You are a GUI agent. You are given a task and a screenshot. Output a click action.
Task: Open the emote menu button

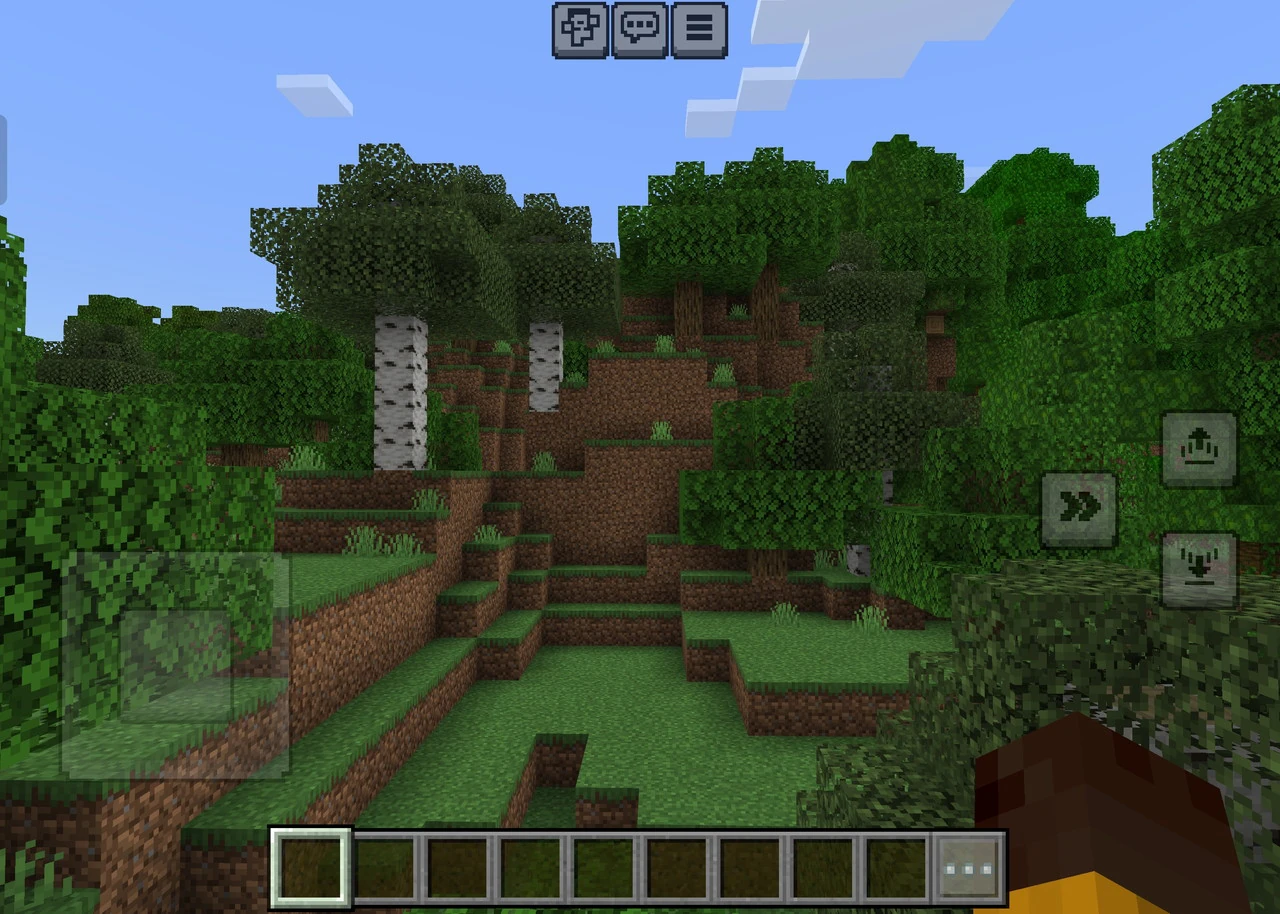(x=580, y=28)
